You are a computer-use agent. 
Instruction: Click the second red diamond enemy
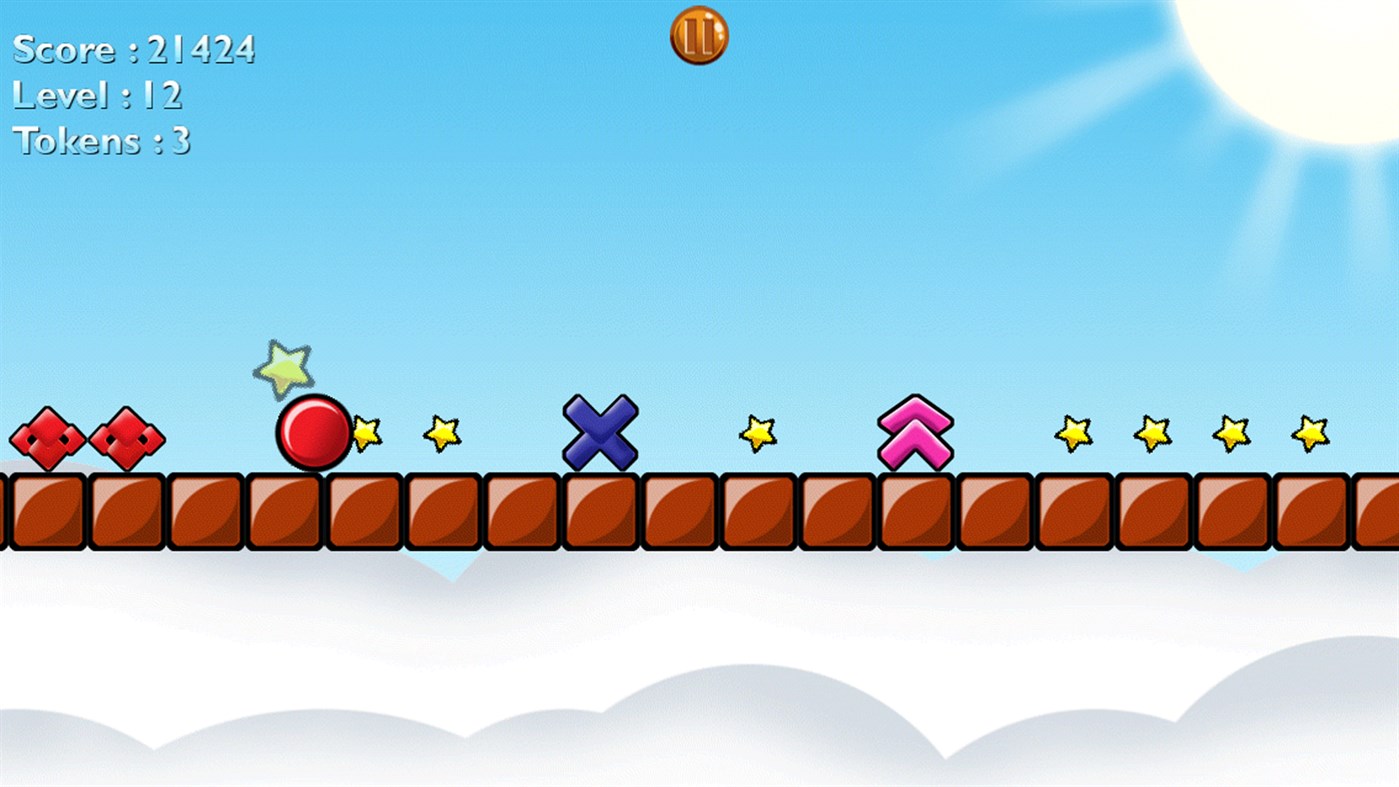point(128,438)
